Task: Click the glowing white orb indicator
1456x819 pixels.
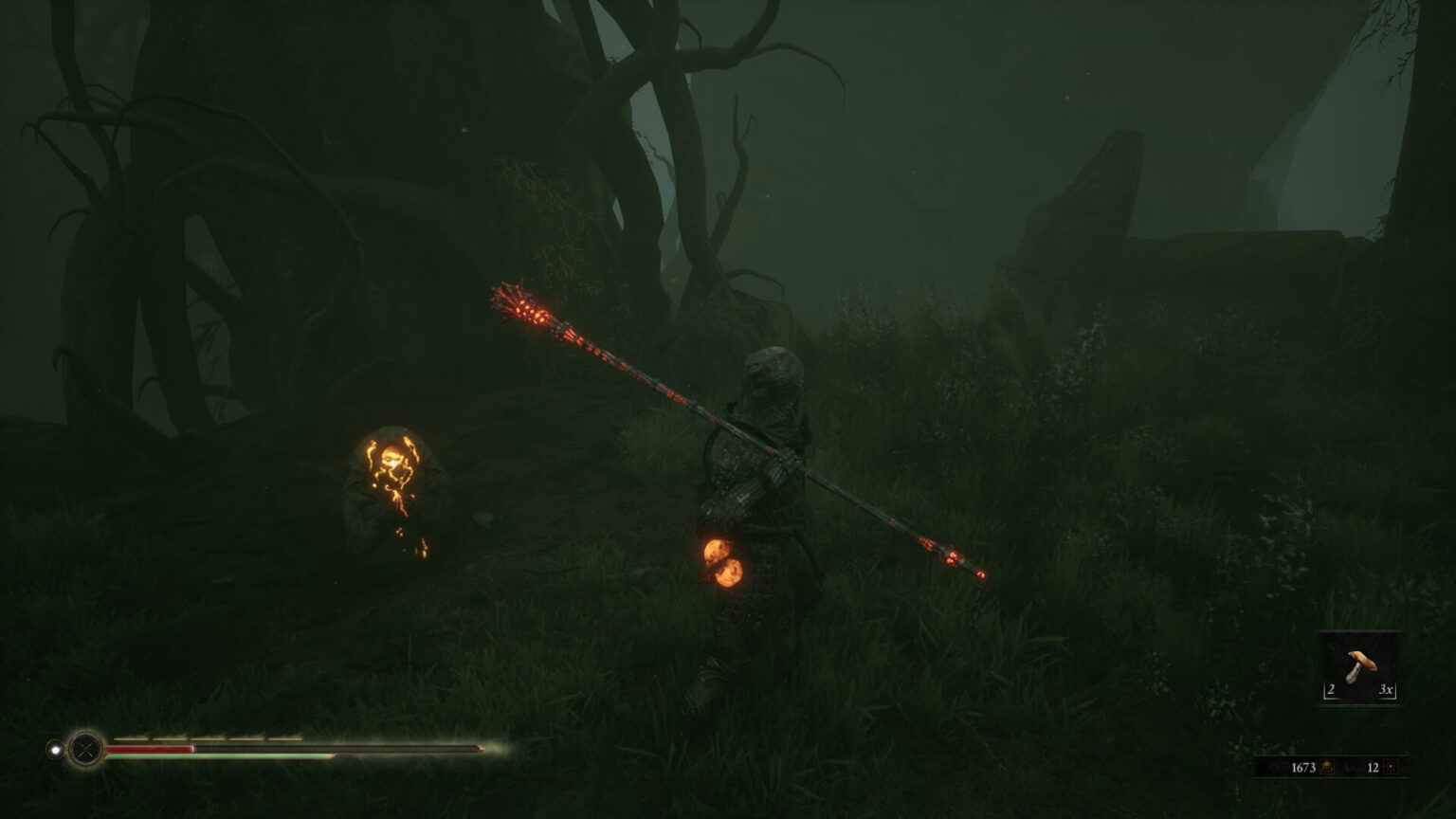Action: [x=56, y=750]
